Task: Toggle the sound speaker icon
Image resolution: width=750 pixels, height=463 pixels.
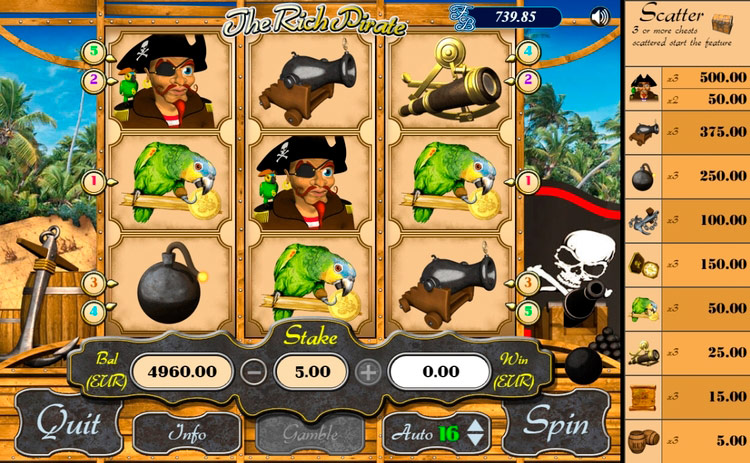Action: point(600,17)
